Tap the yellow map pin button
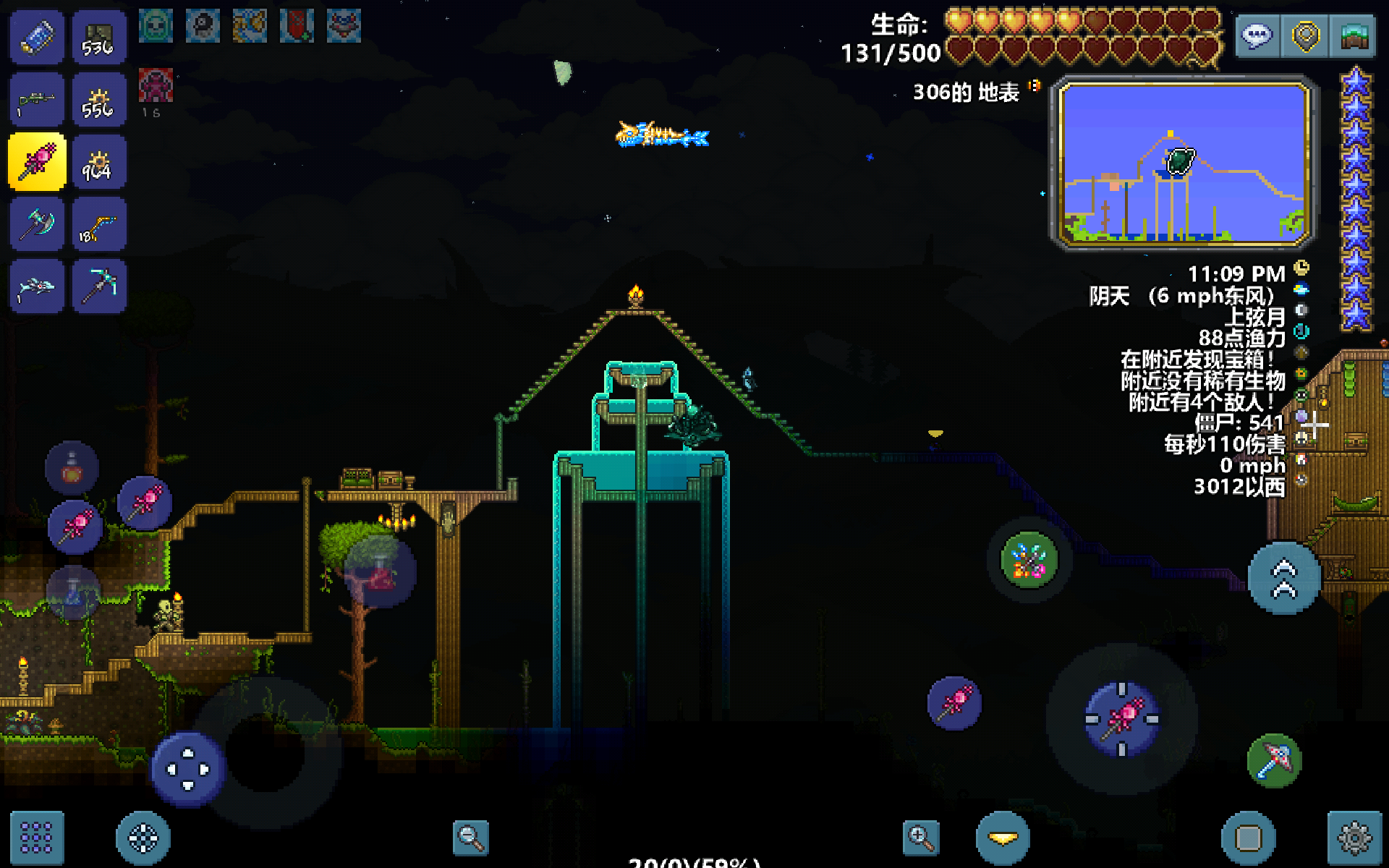Image resolution: width=1389 pixels, height=868 pixels. [x=1305, y=36]
